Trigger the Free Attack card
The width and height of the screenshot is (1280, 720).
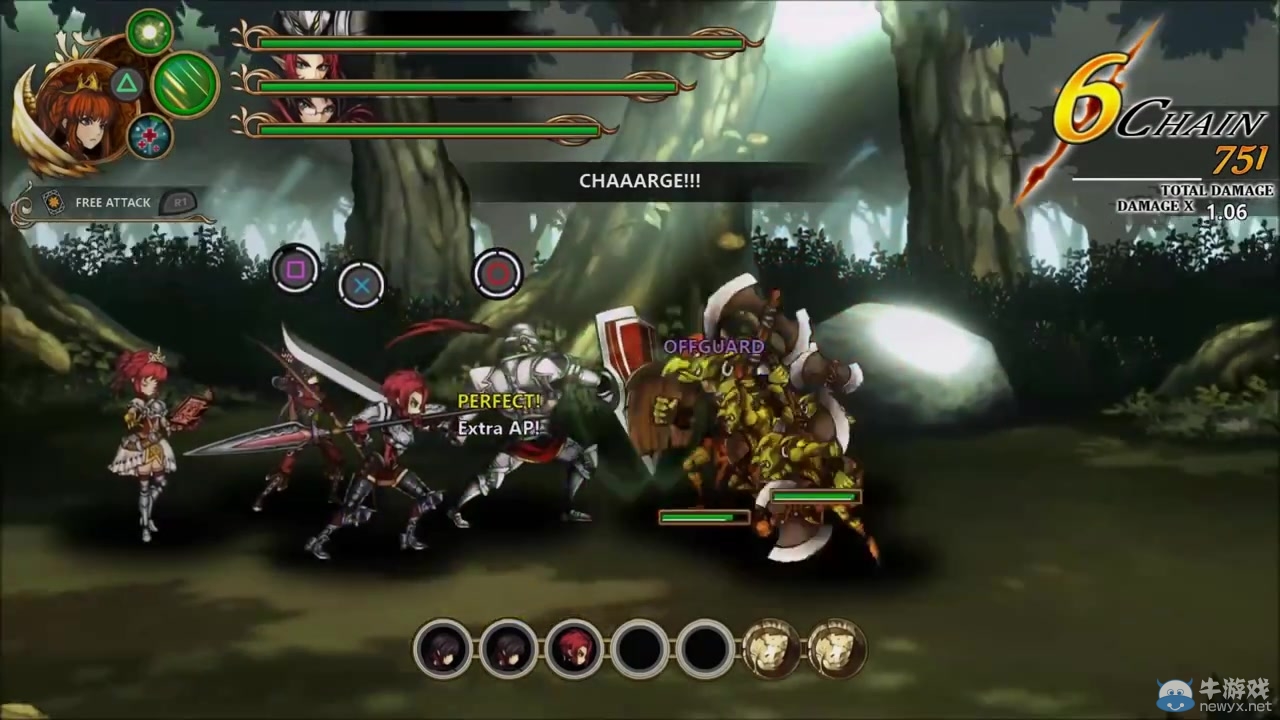(112, 202)
